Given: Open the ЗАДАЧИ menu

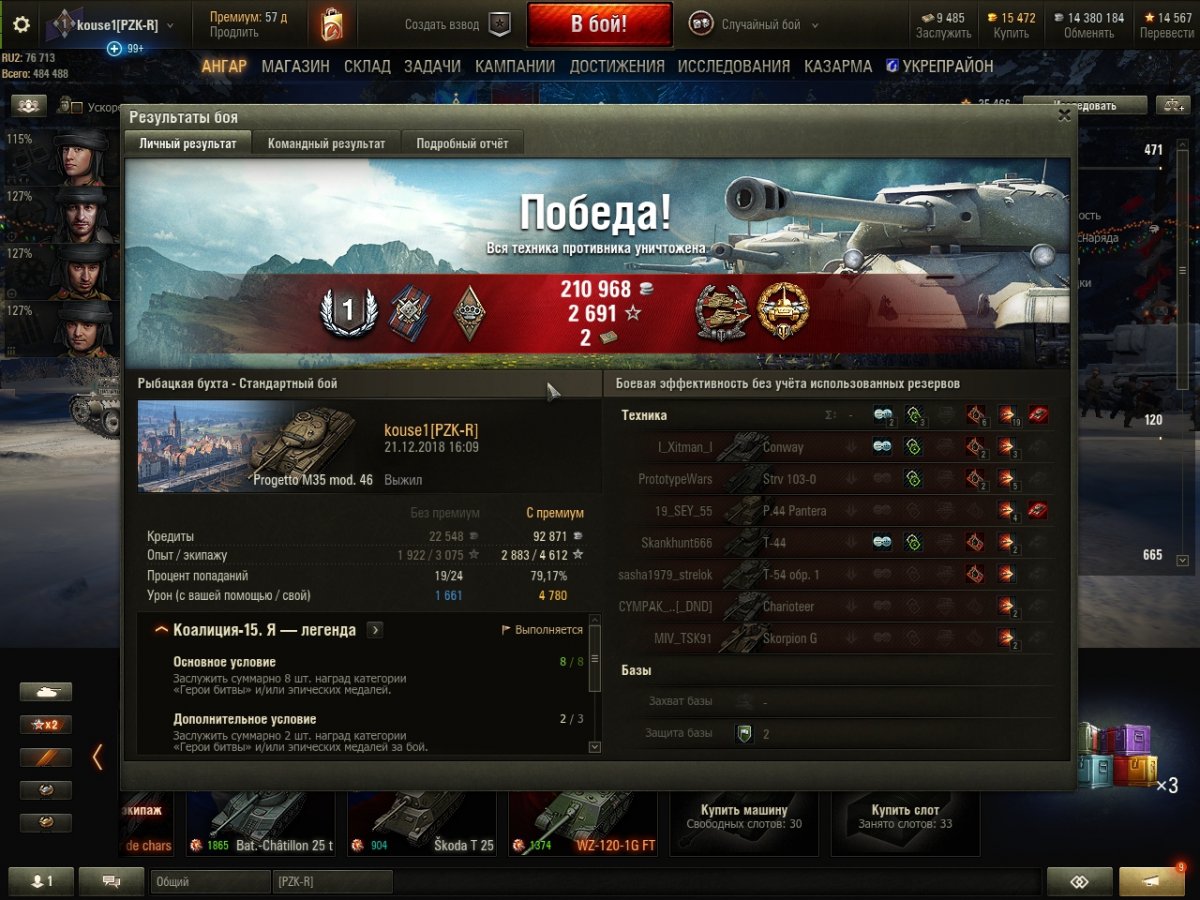Looking at the screenshot, I should click(x=432, y=66).
